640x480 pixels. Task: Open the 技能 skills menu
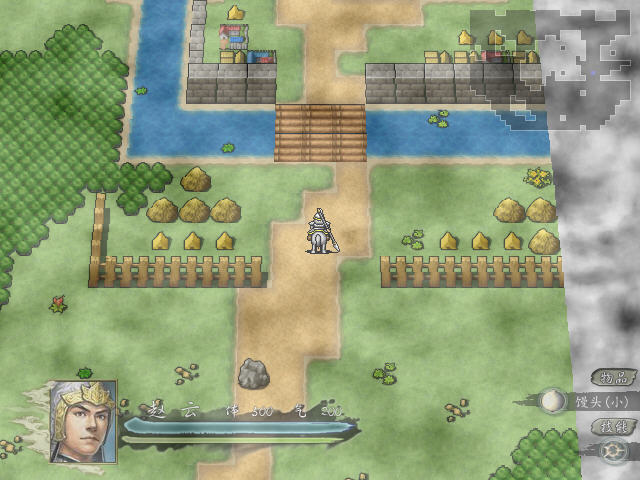click(612, 426)
